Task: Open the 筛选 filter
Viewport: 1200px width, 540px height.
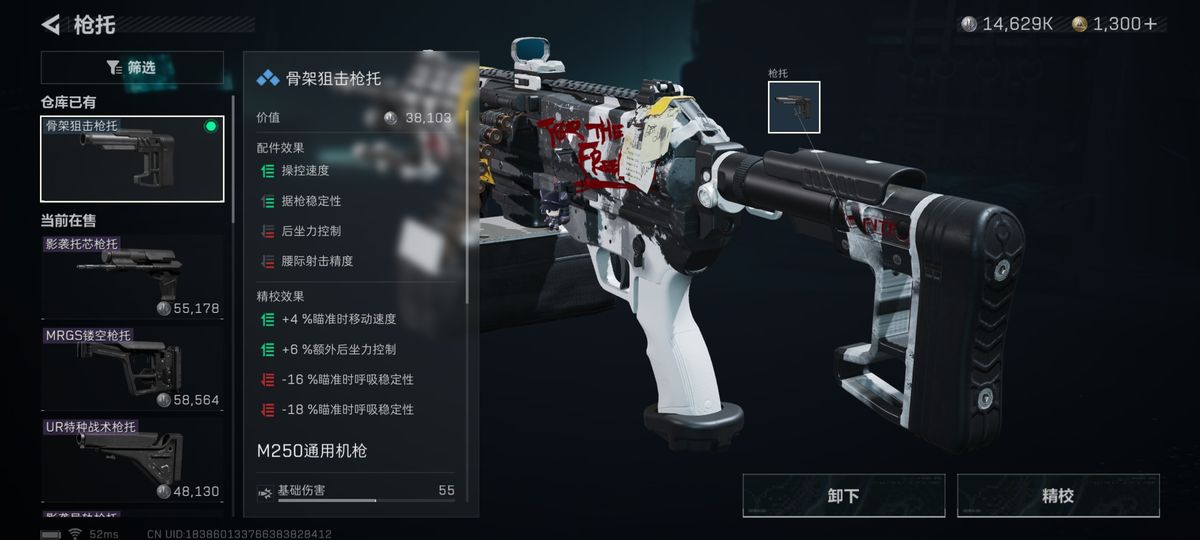Action: [132, 67]
